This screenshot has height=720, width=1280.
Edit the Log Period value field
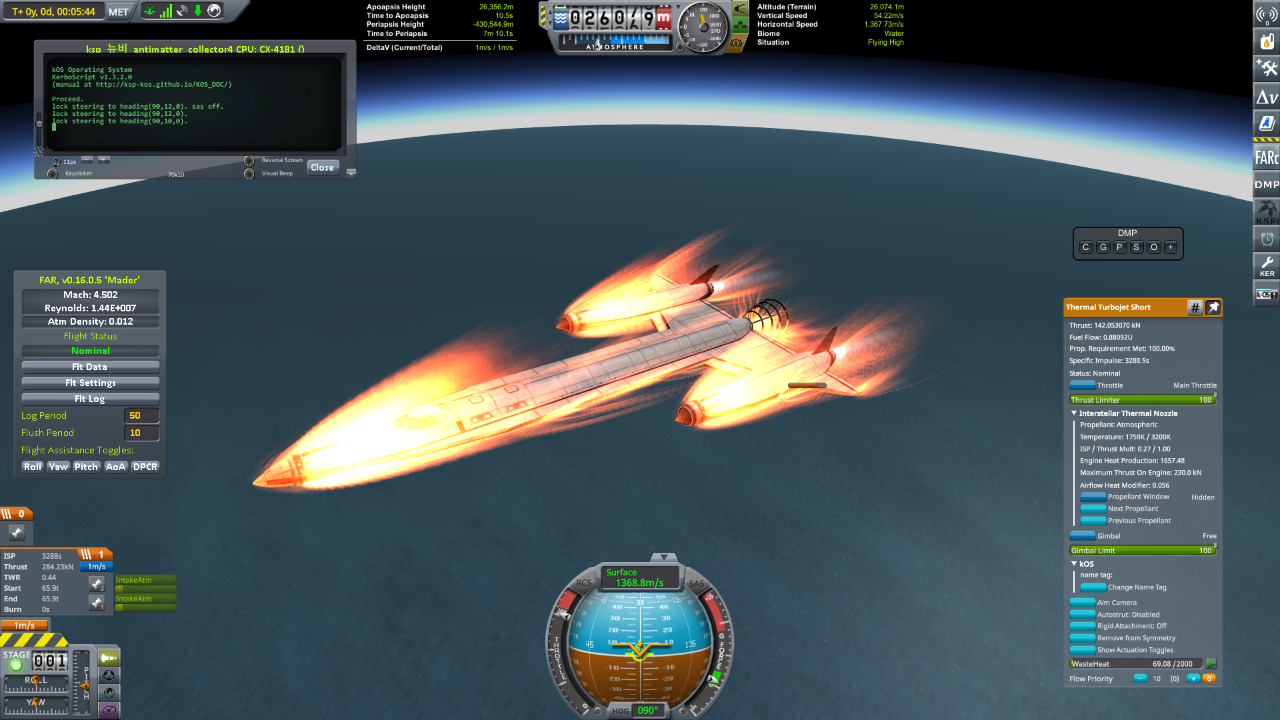click(142, 416)
